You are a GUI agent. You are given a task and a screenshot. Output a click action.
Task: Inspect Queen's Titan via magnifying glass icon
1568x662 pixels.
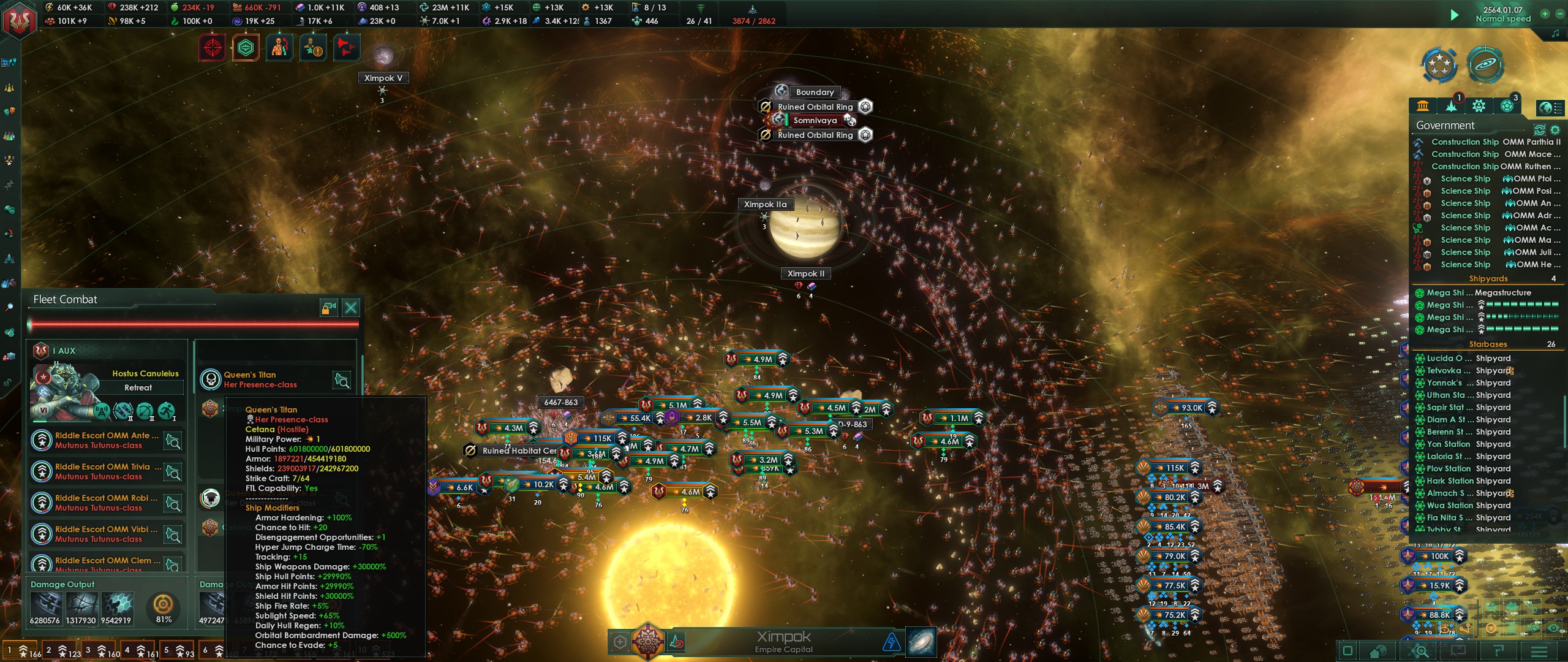[342, 381]
